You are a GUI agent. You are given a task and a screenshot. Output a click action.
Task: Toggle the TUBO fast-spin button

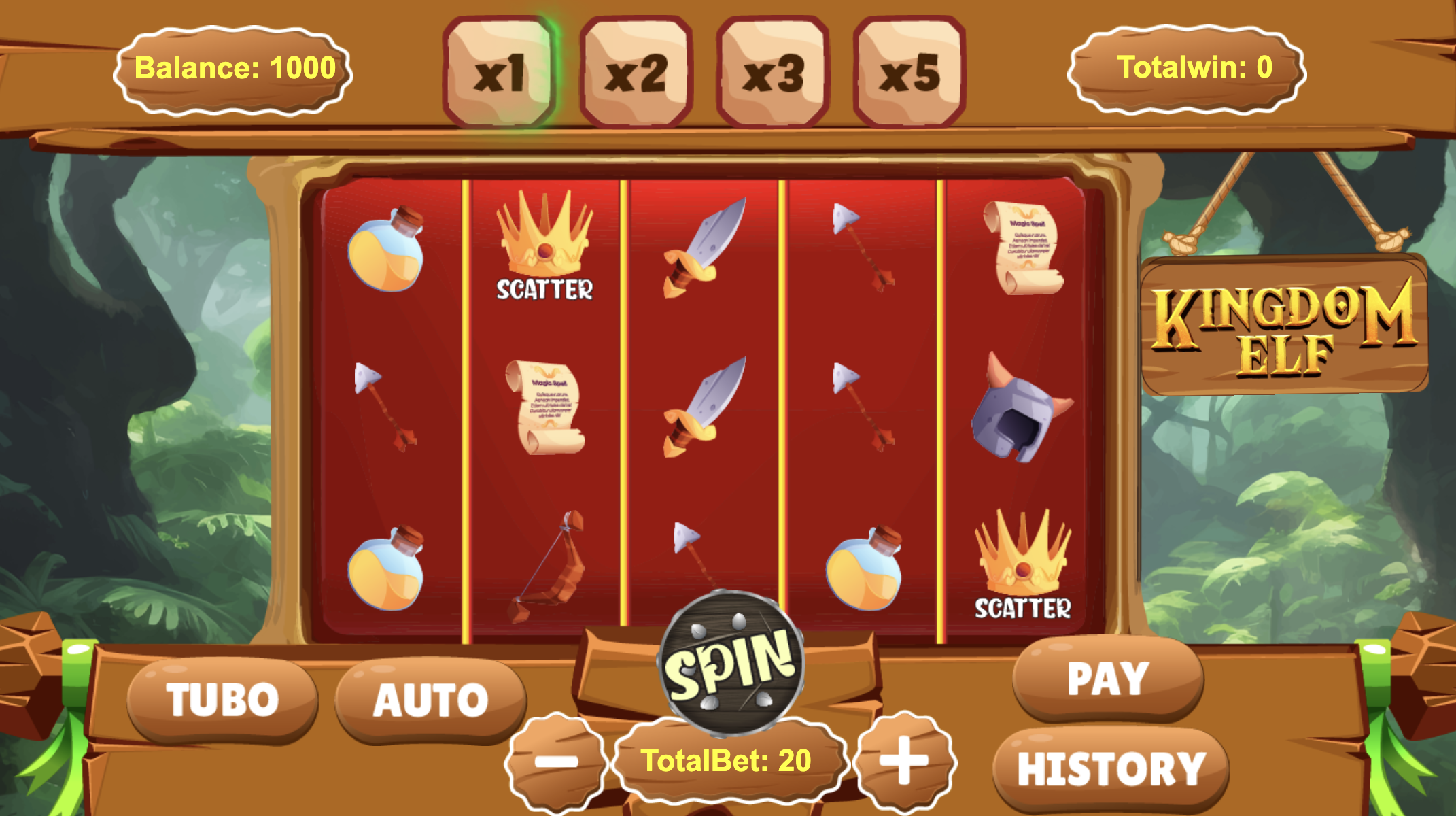tap(222, 699)
